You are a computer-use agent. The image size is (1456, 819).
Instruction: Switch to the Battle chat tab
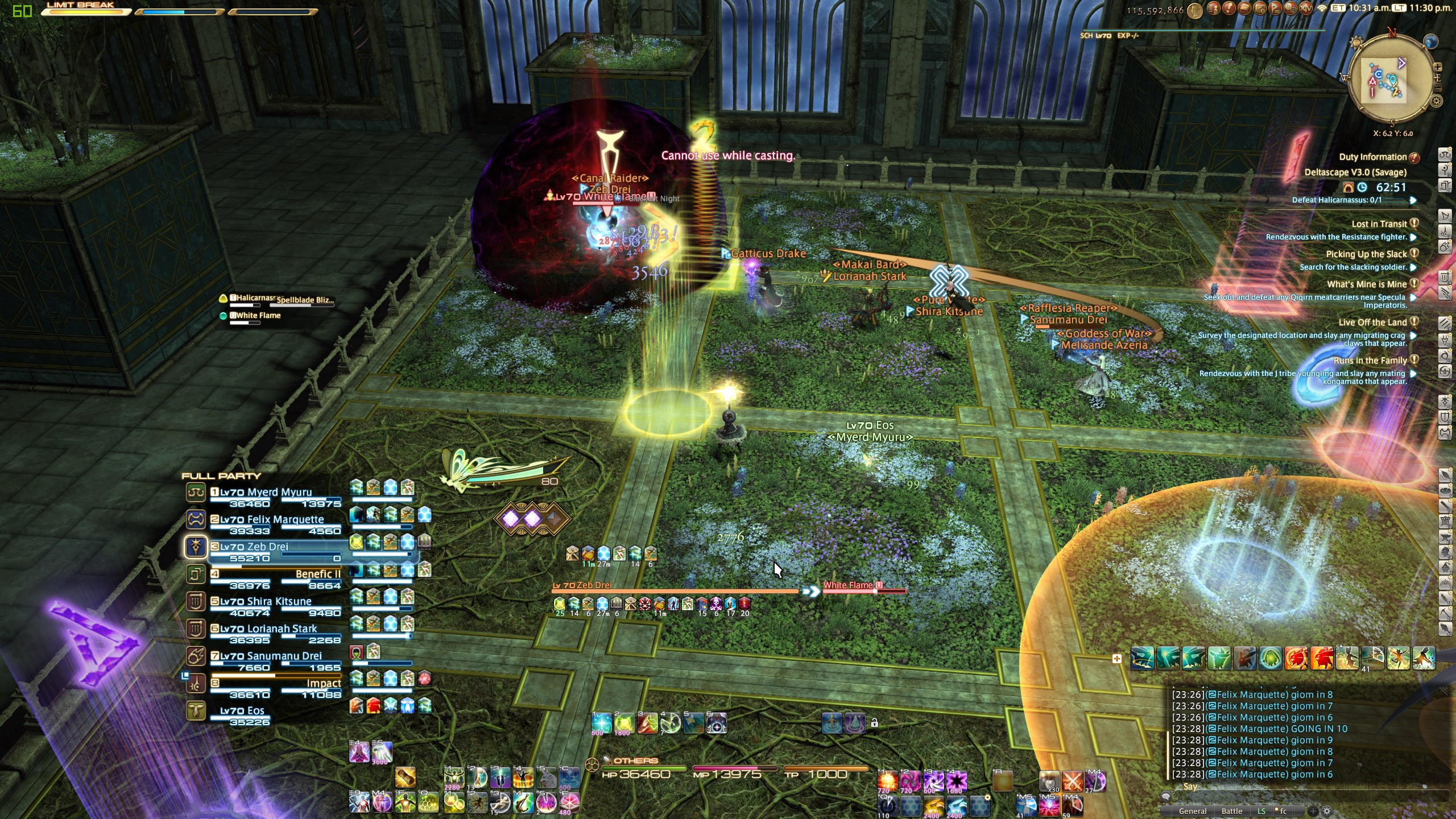pos(1231,811)
